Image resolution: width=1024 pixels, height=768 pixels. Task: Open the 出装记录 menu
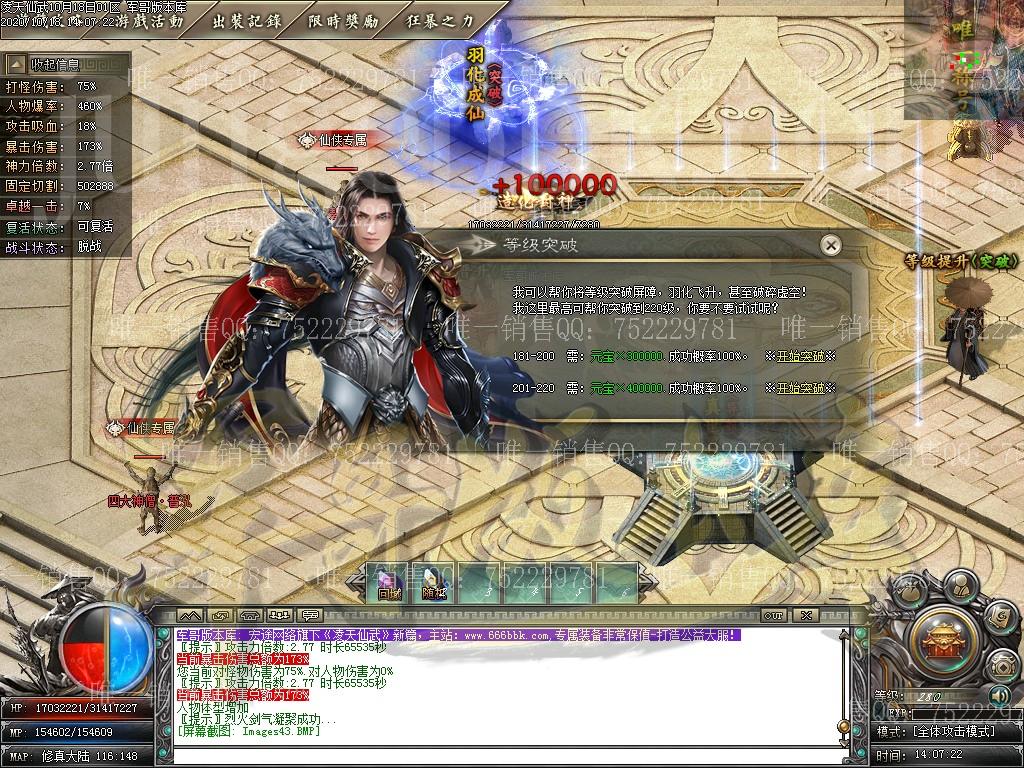pos(246,20)
